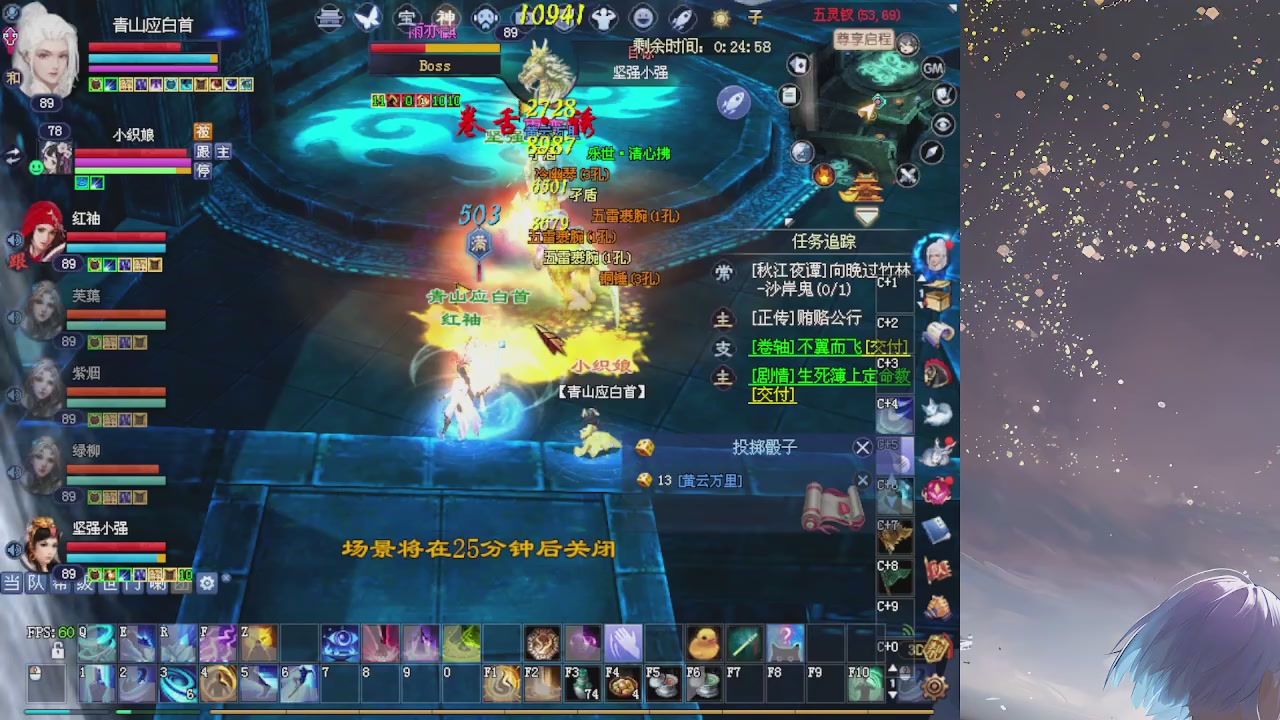Switch to the 世 world chat tab

tap(110, 588)
